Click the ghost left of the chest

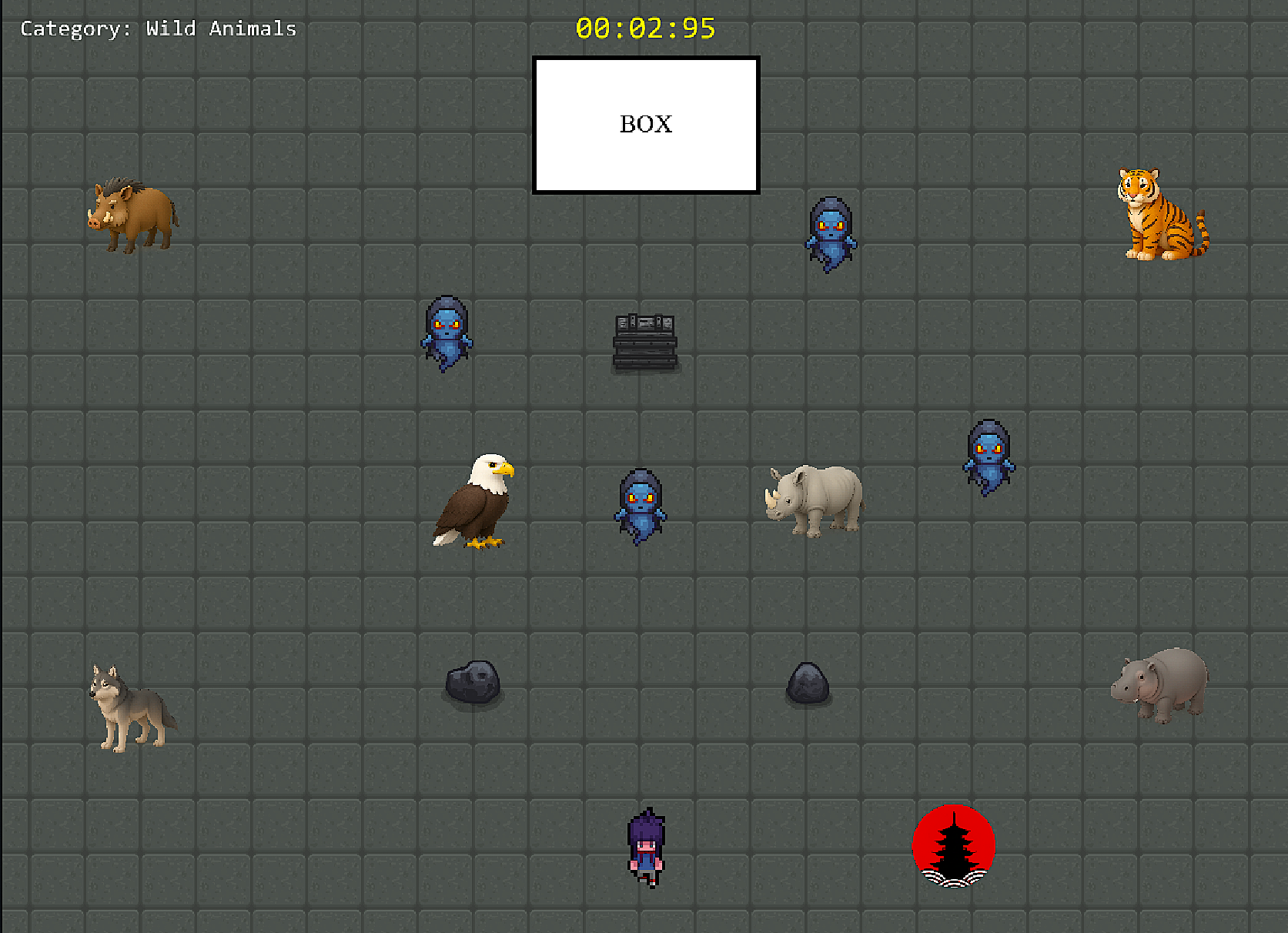pyautogui.click(x=447, y=333)
